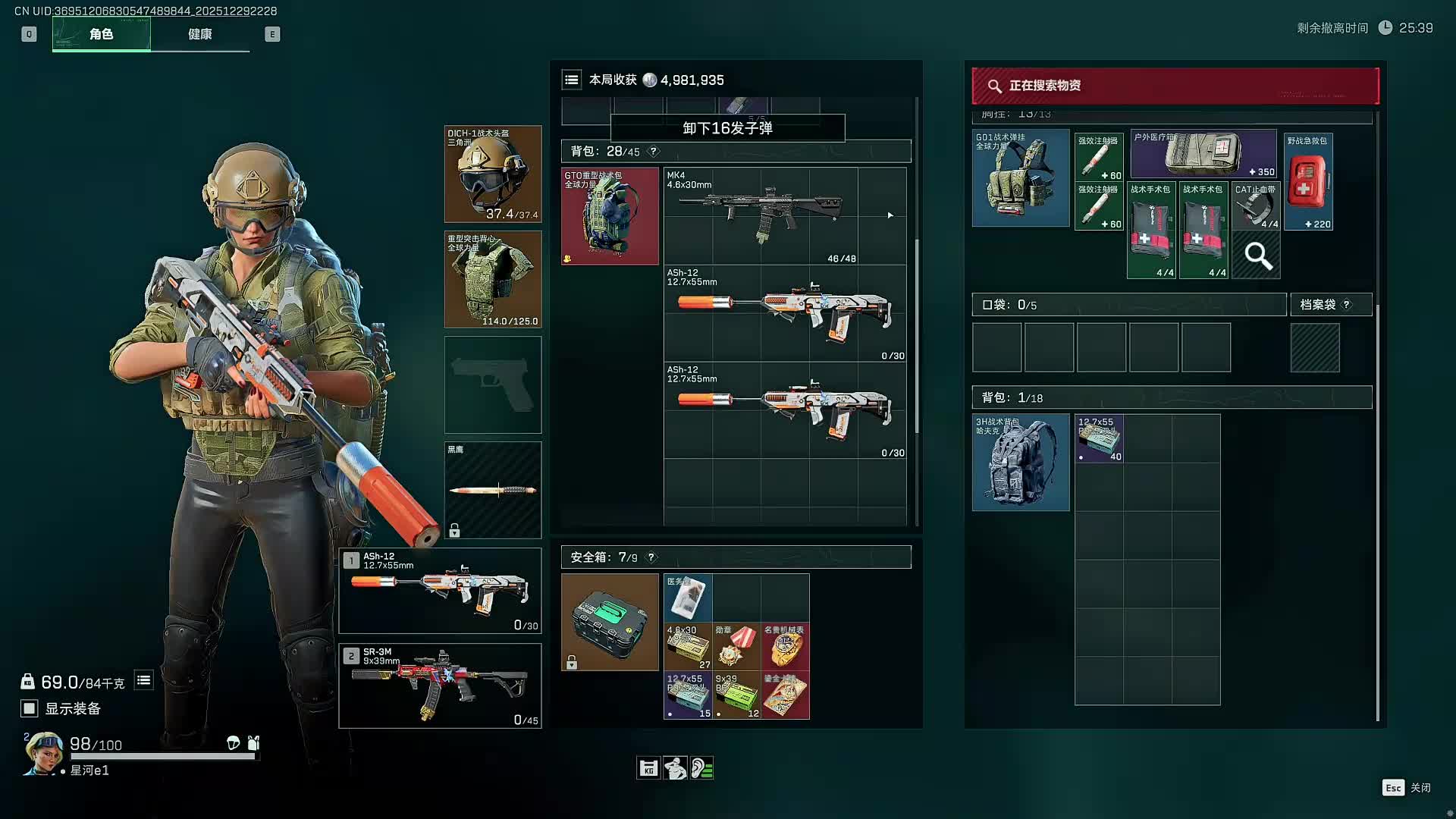Screen dimensions: 1456x819
Task: Select the ASh-12 primary weapon slot
Action: coord(440,591)
